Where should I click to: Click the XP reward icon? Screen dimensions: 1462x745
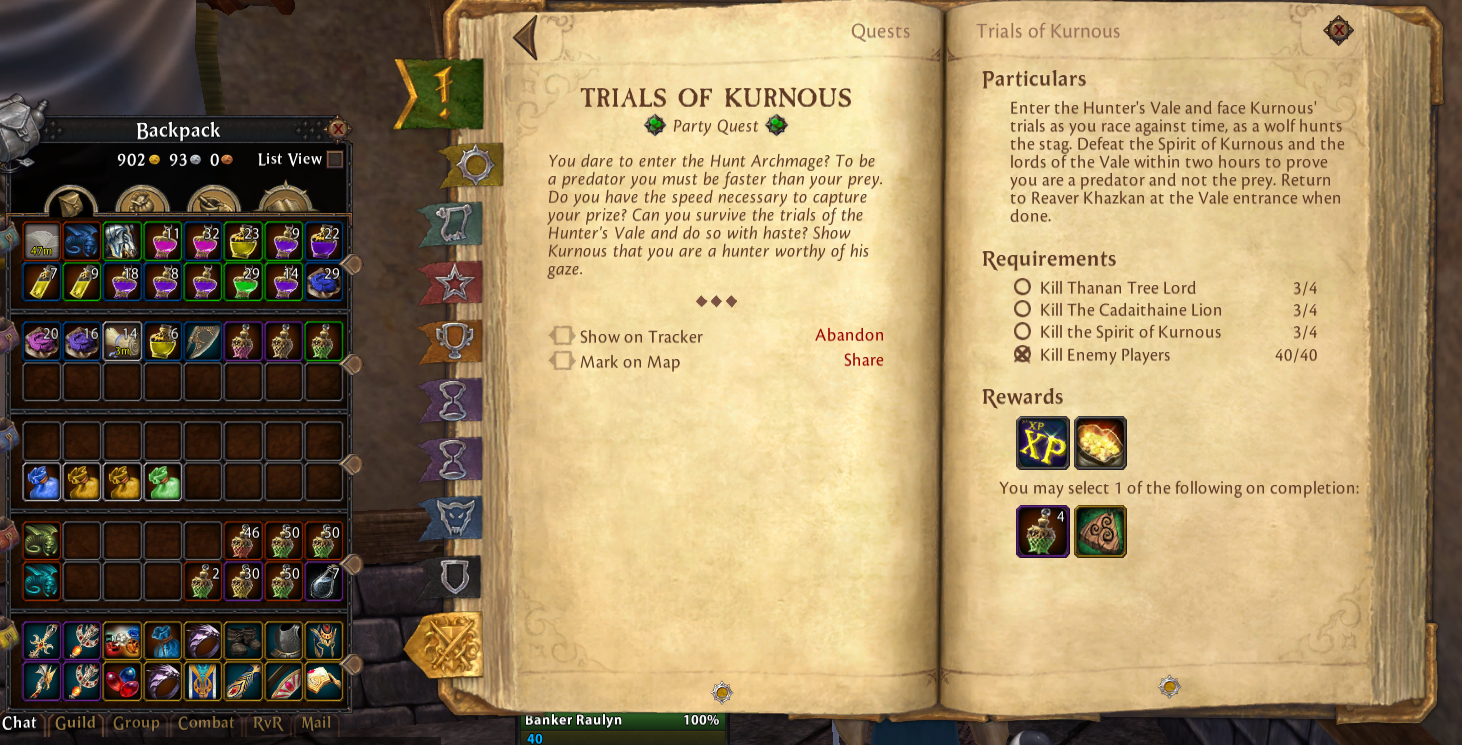coord(1042,443)
